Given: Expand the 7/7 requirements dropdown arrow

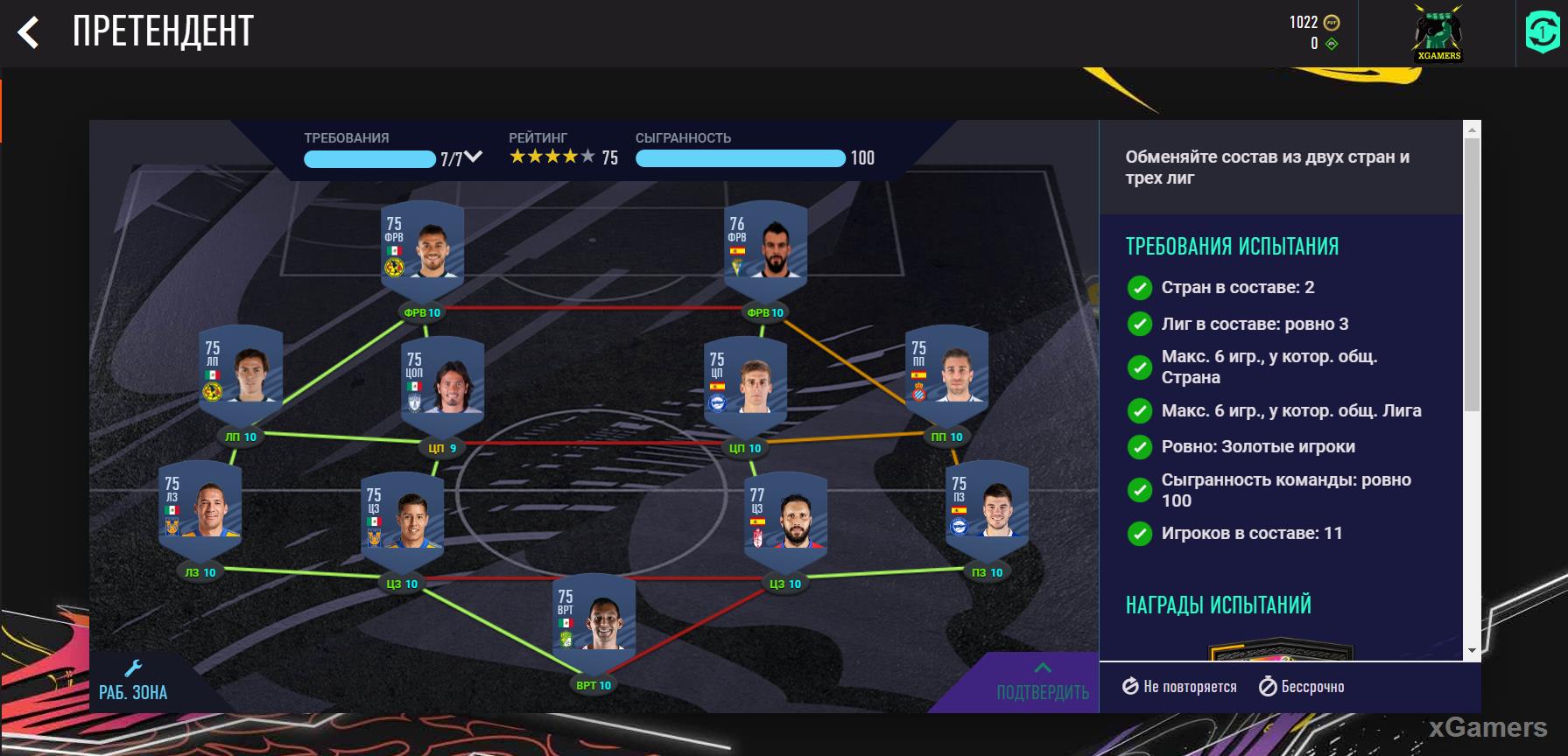Looking at the screenshot, I should (x=474, y=157).
